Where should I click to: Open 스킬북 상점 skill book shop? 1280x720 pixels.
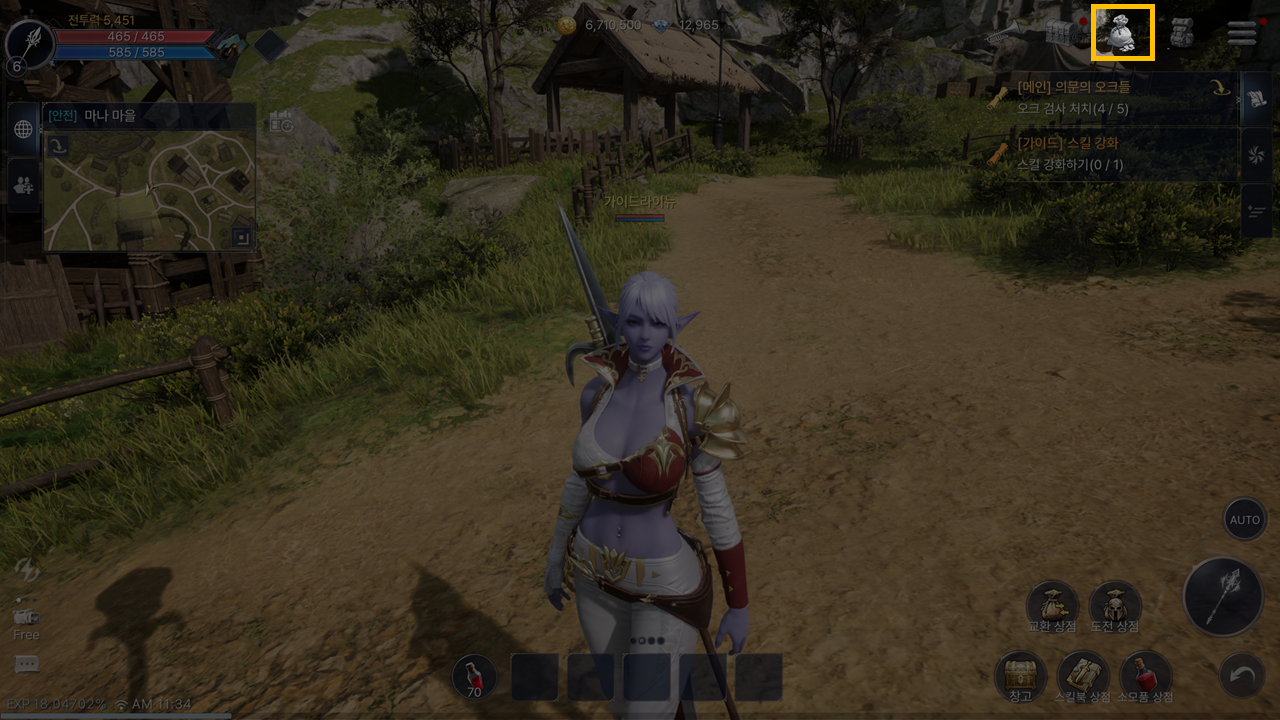click(1083, 675)
